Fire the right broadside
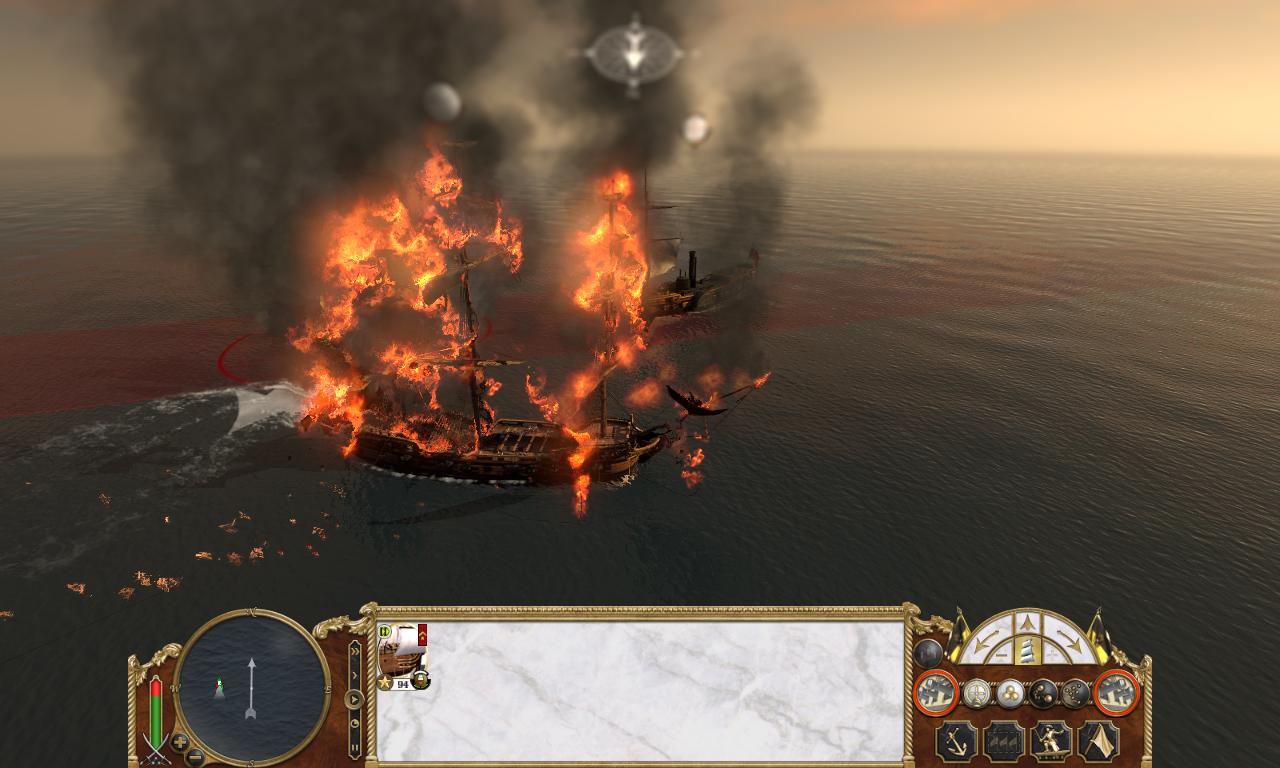Viewport: 1280px width, 768px height. click(x=1117, y=692)
